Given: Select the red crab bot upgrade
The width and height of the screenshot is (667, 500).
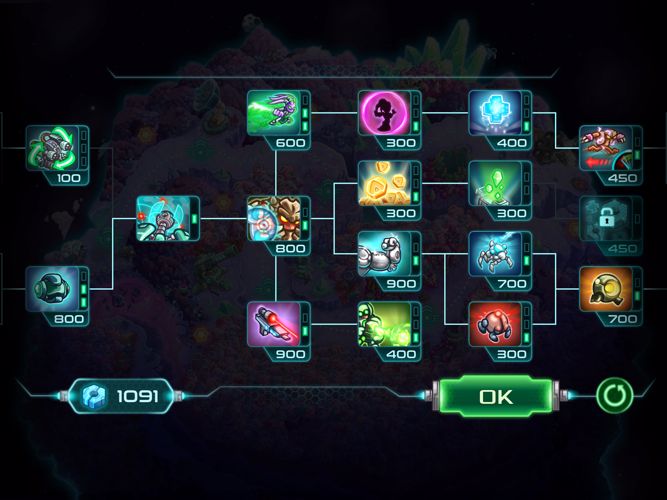Looking at the screenshot, I should click(494, 325).
